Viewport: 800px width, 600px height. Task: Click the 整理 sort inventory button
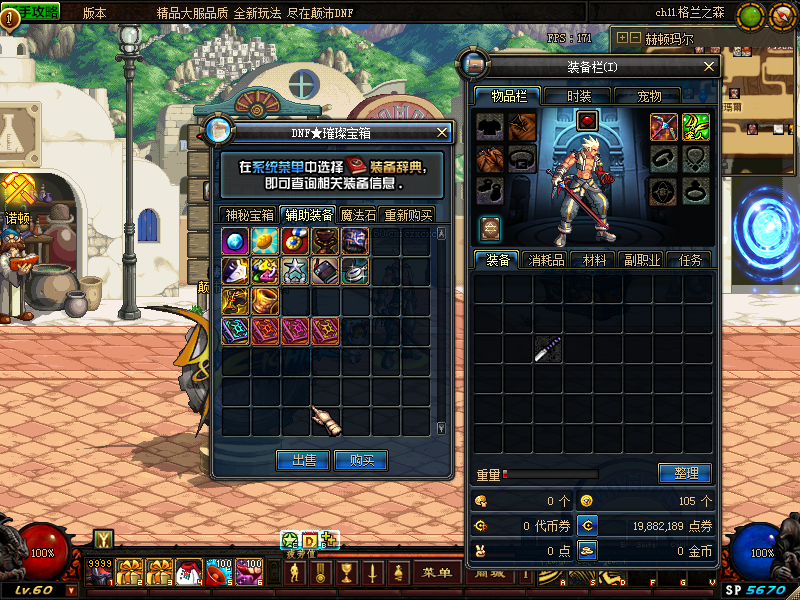click(x=685, y=473)
